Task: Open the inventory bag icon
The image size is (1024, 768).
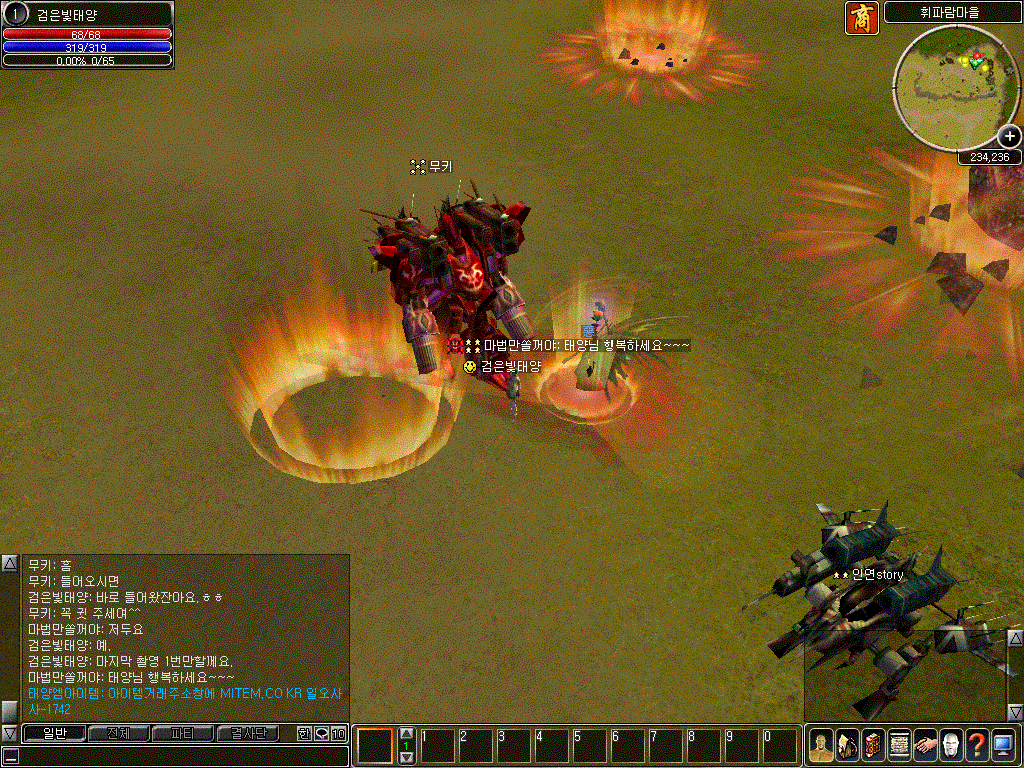Action: point(847,745)
